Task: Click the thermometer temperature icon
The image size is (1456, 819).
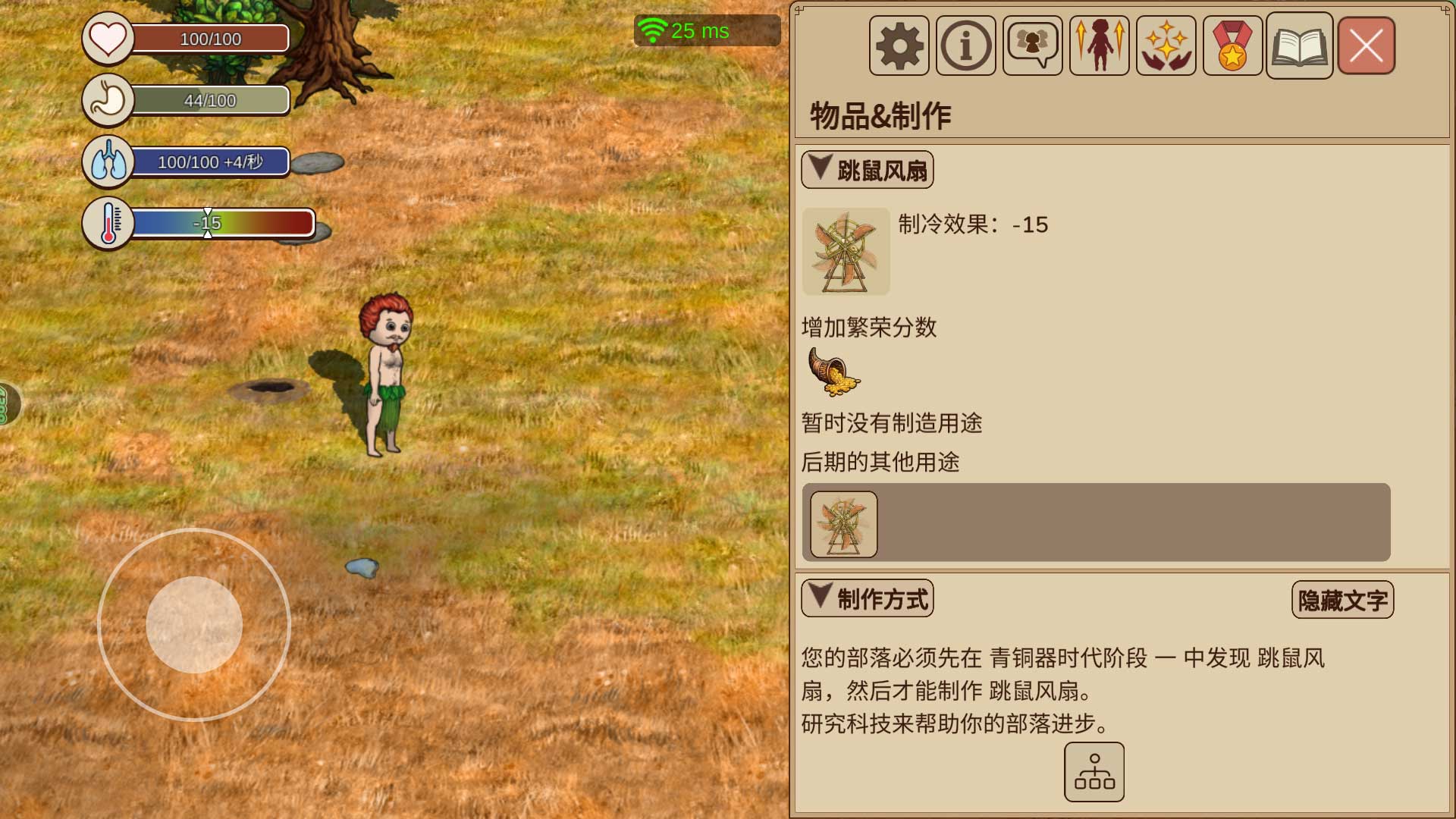Action: tap(108, 223)
